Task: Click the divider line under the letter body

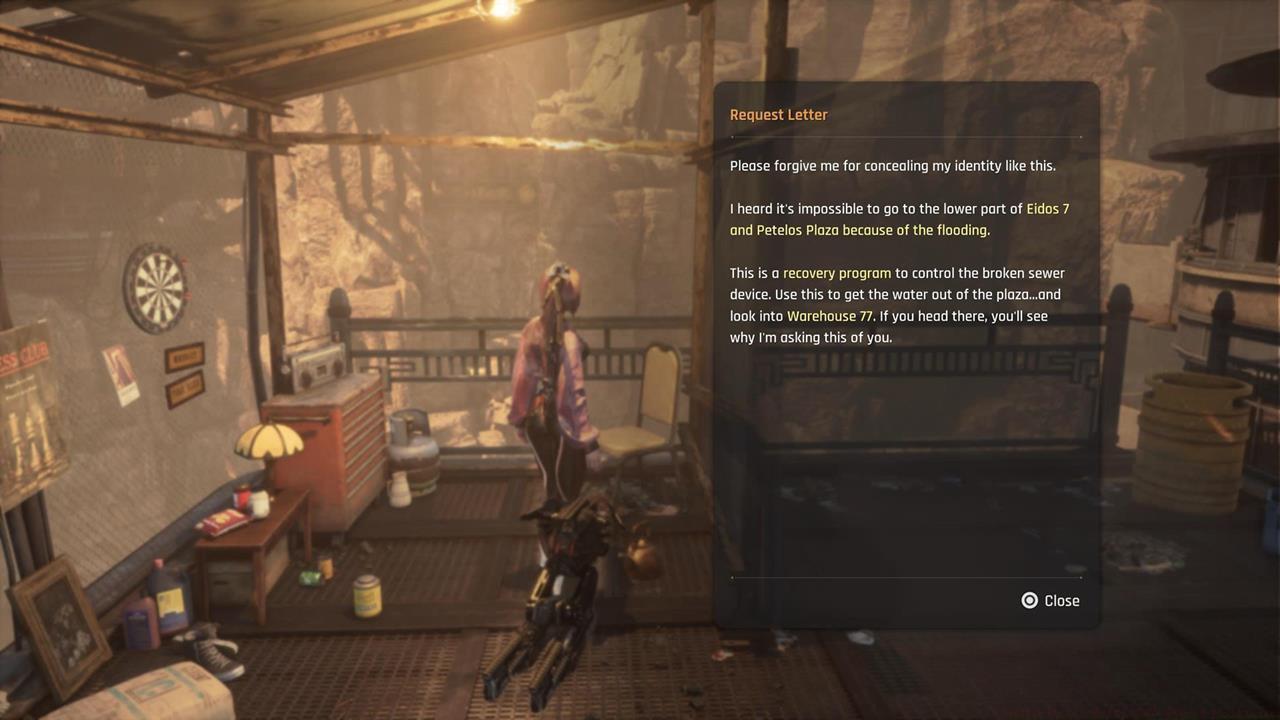Action: [x=905, y=577]
